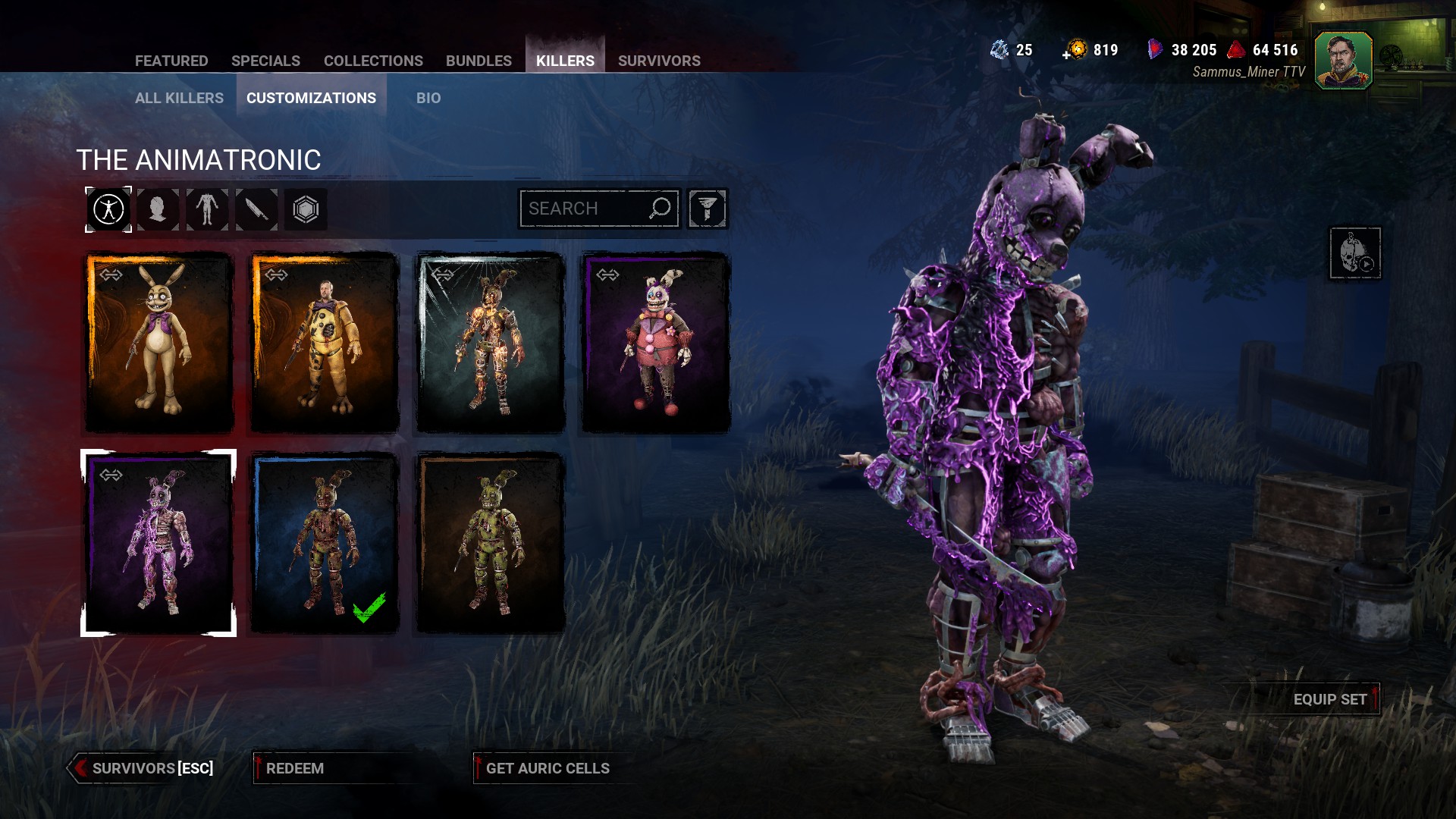Select the yellow rabbit with purple vest outfit
The width and height of the screenshot is (1456, 819).
click(x=158, y=343)
